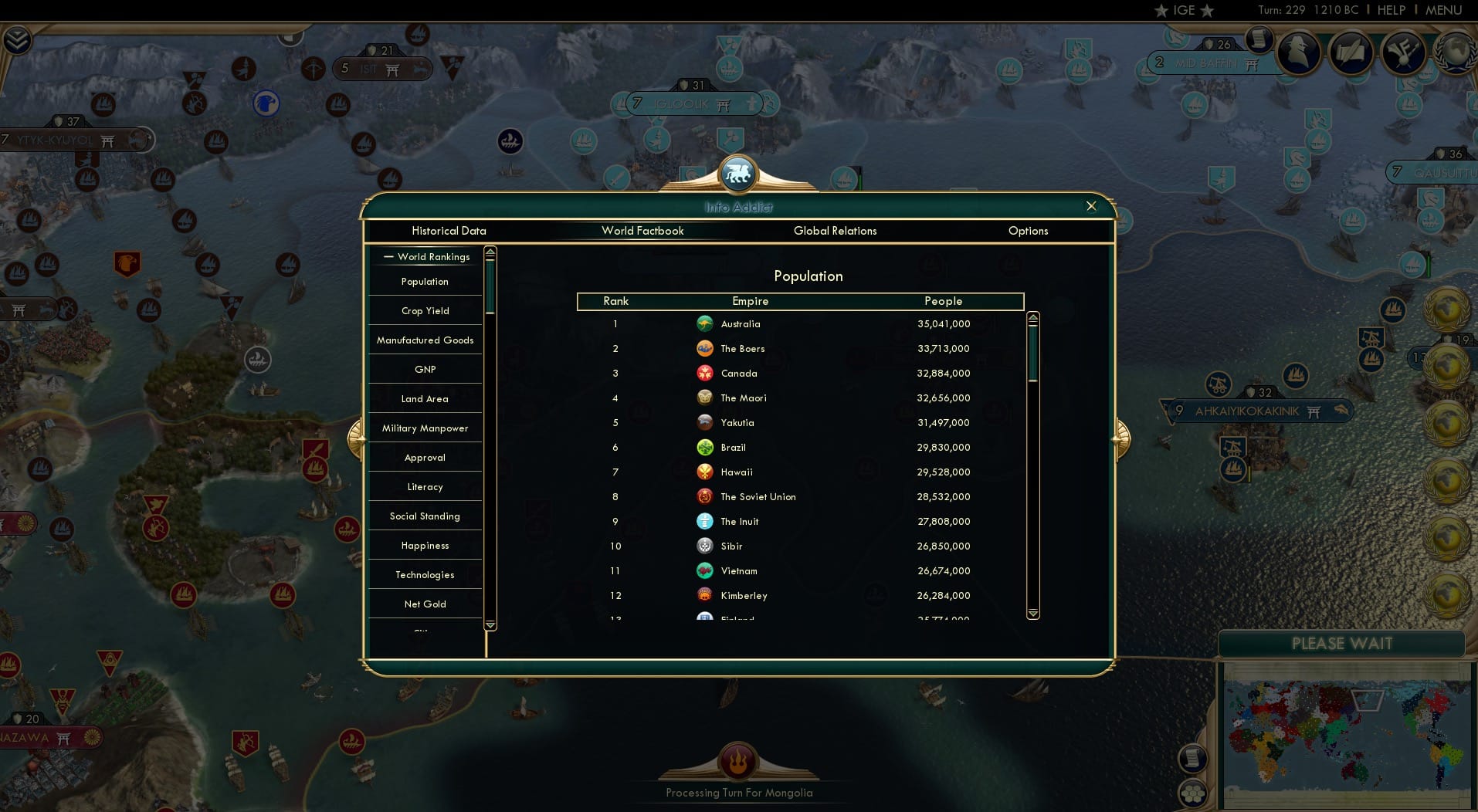Switch to the Historical Data tab
The image size is (1478, 812).
[449, 231]
